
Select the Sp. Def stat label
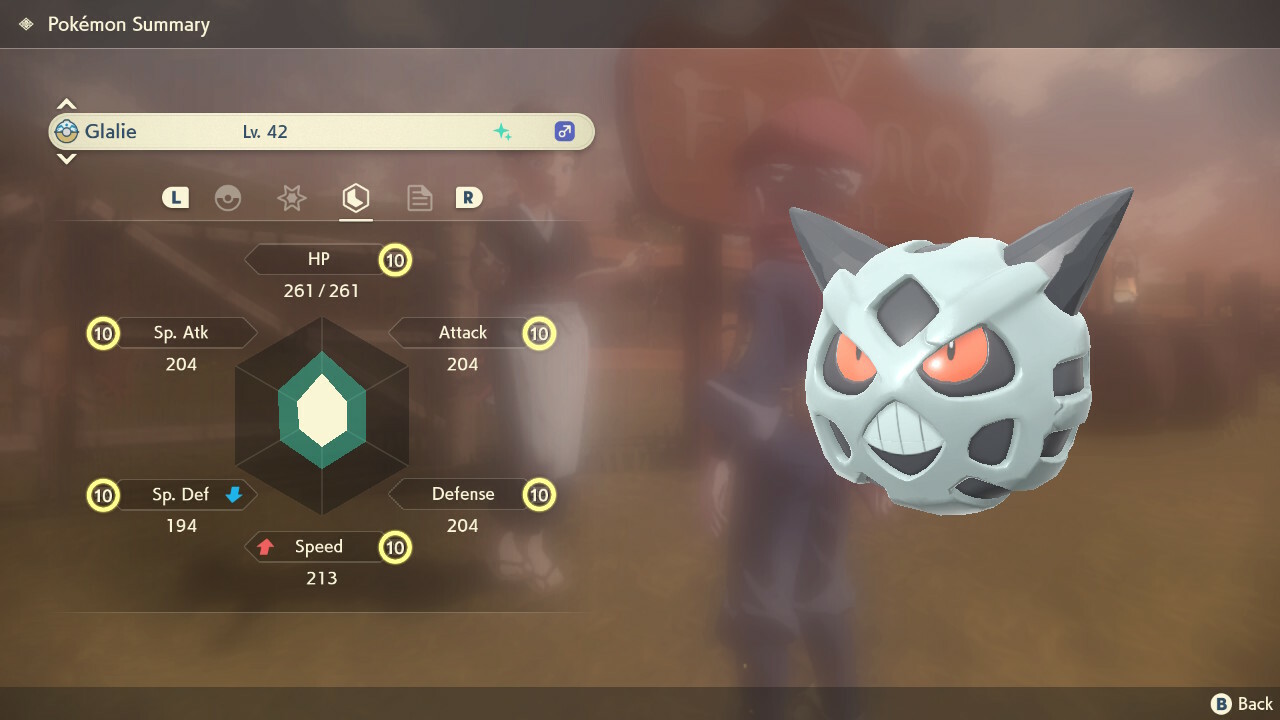181,494
